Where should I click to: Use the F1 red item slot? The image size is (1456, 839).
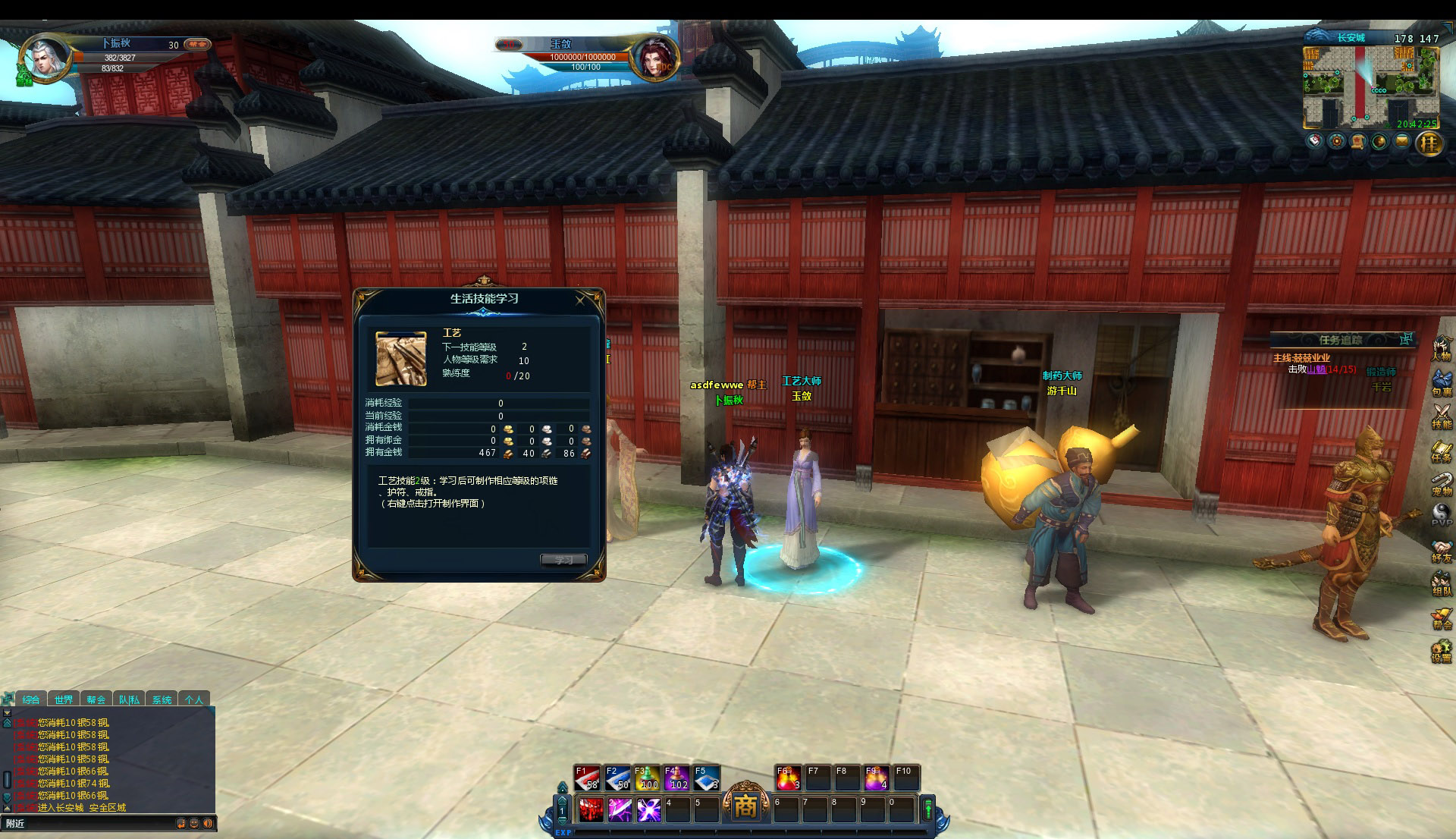click(587, 778)
